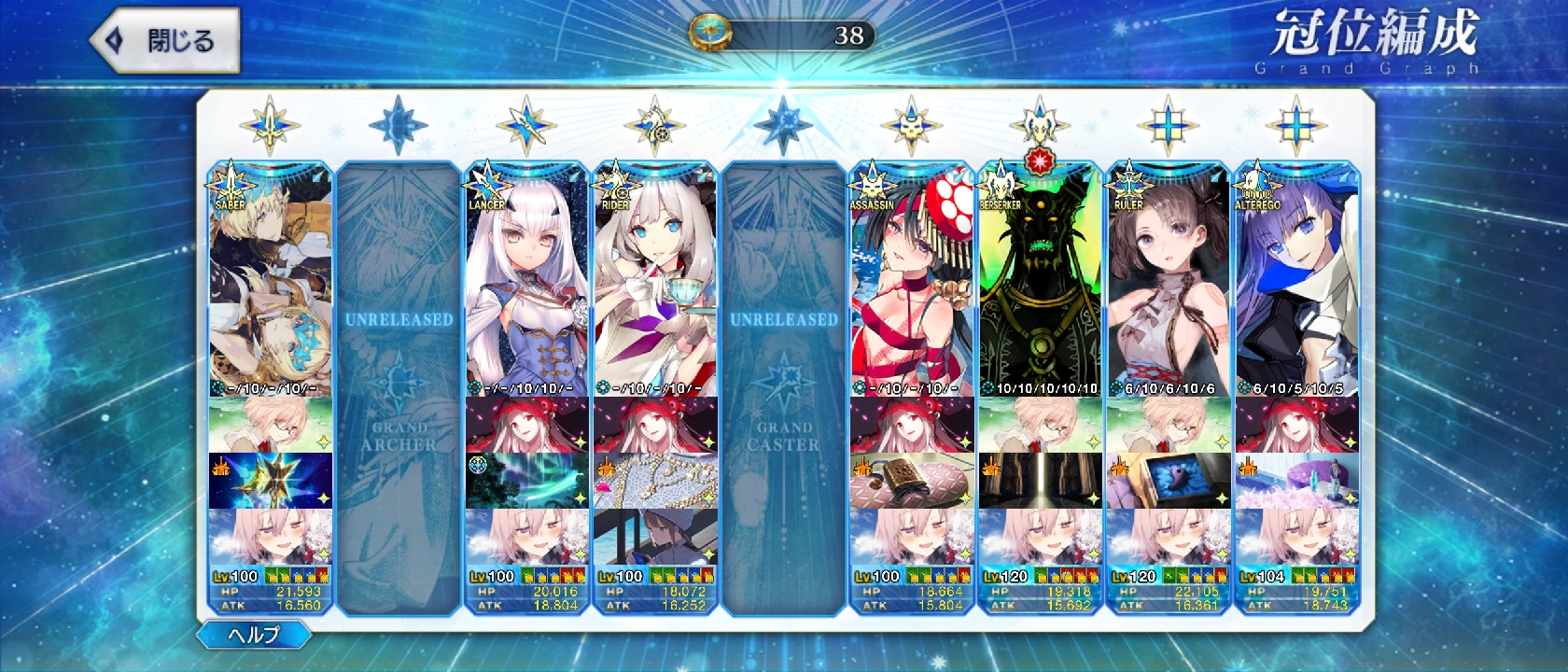Tap the compass currency counter showing 38
Image resolution: width=1568 pixels, height=672 pixels.
(782, 35)
